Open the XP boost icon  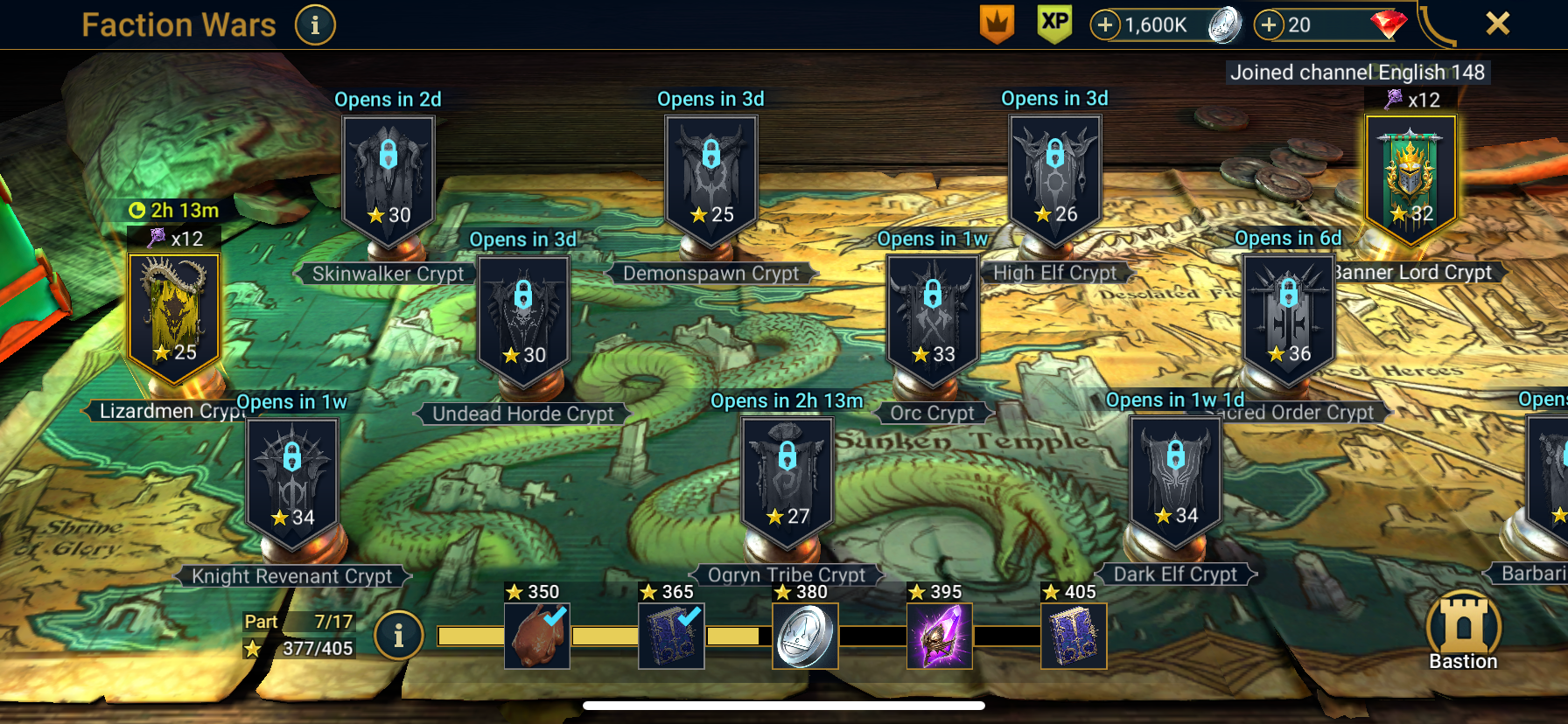(1054, 24)
